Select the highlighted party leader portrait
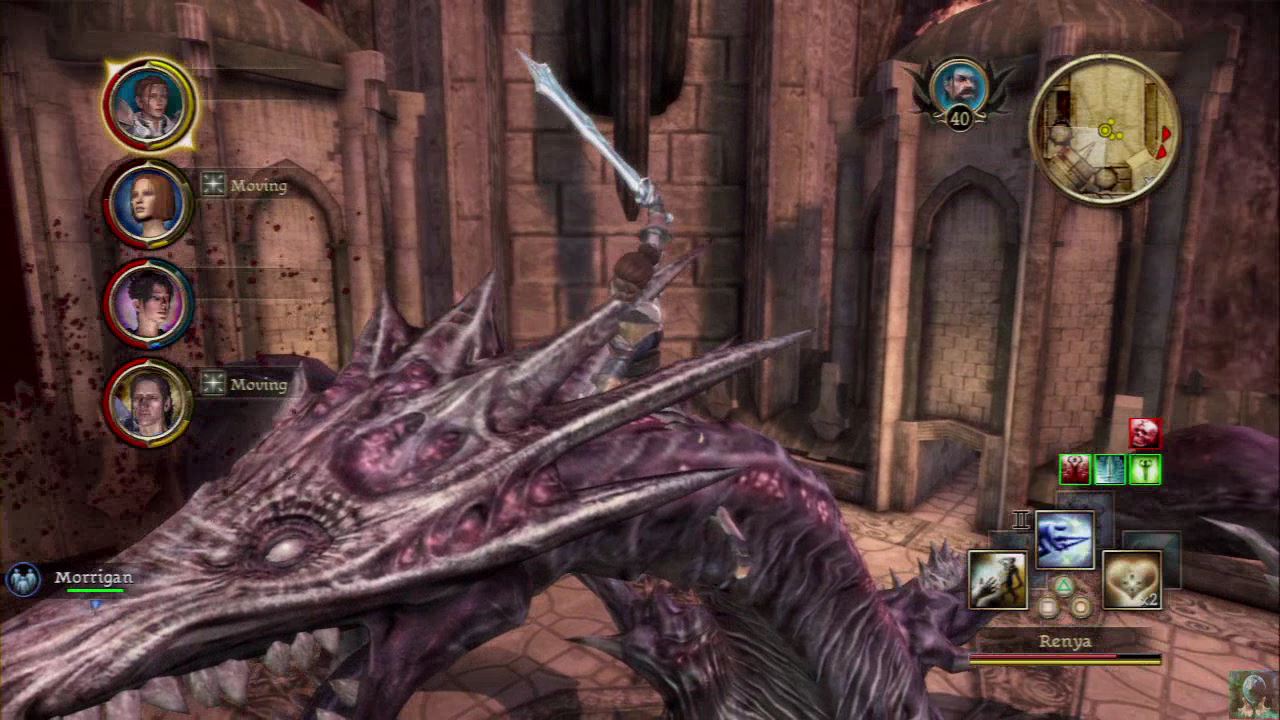The height and width of the screenshot is (720, 1280). [150, 103]
